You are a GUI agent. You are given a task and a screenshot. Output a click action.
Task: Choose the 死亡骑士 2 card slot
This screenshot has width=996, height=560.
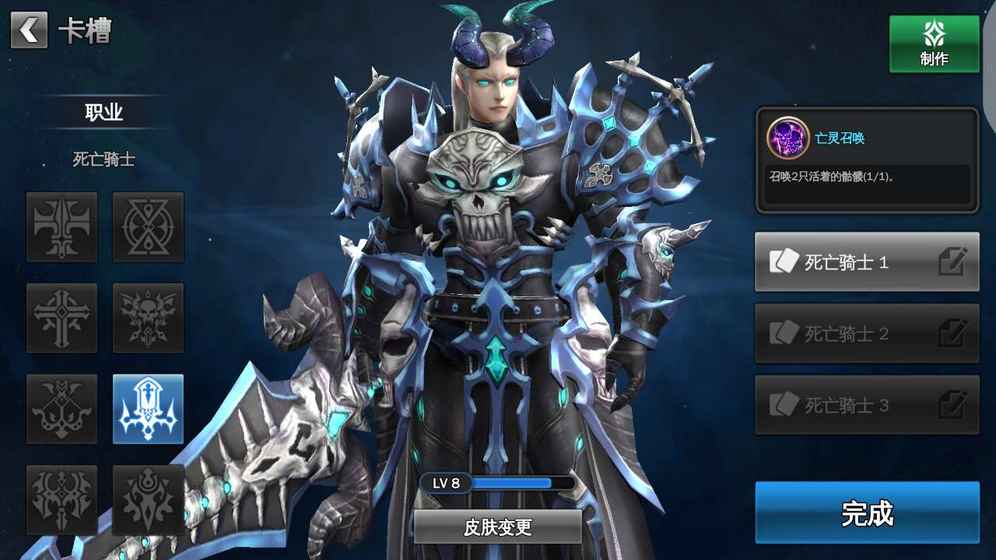click(x=845, y=334)
